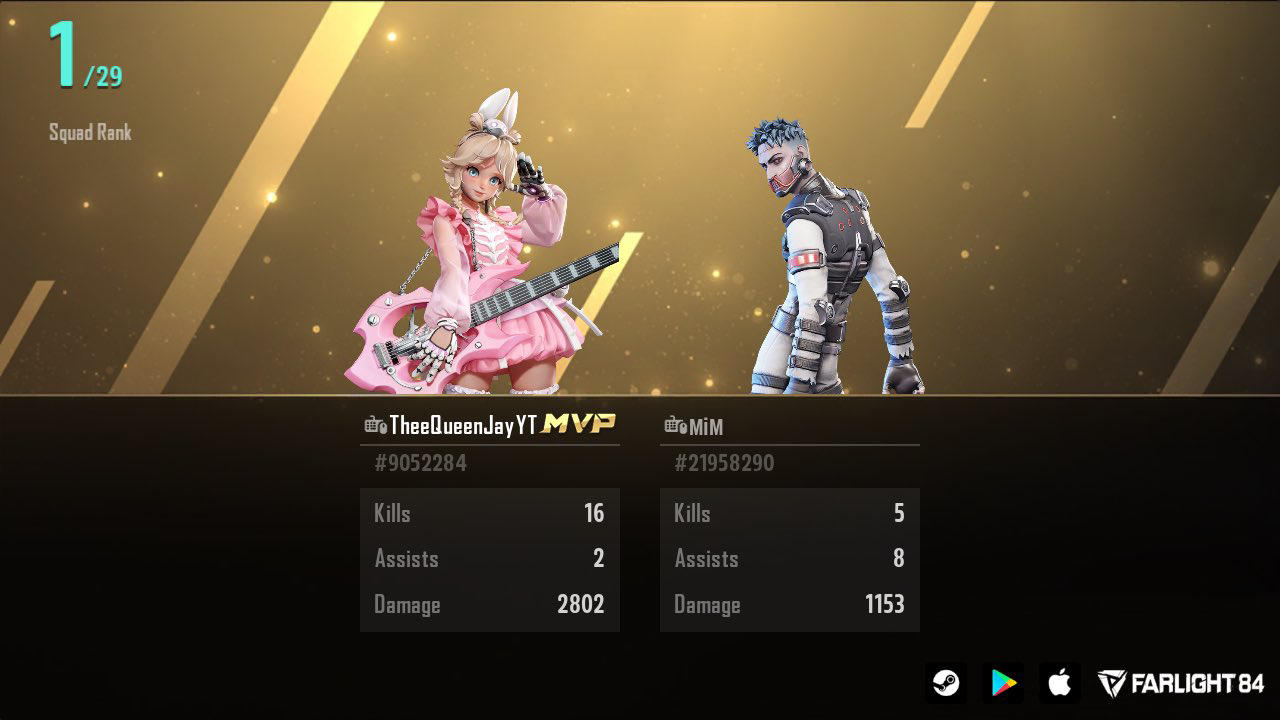The height and width of the screenshot is (720, 1280).
Task: Select the Apple platform icon
Action: click(1059, 683)
